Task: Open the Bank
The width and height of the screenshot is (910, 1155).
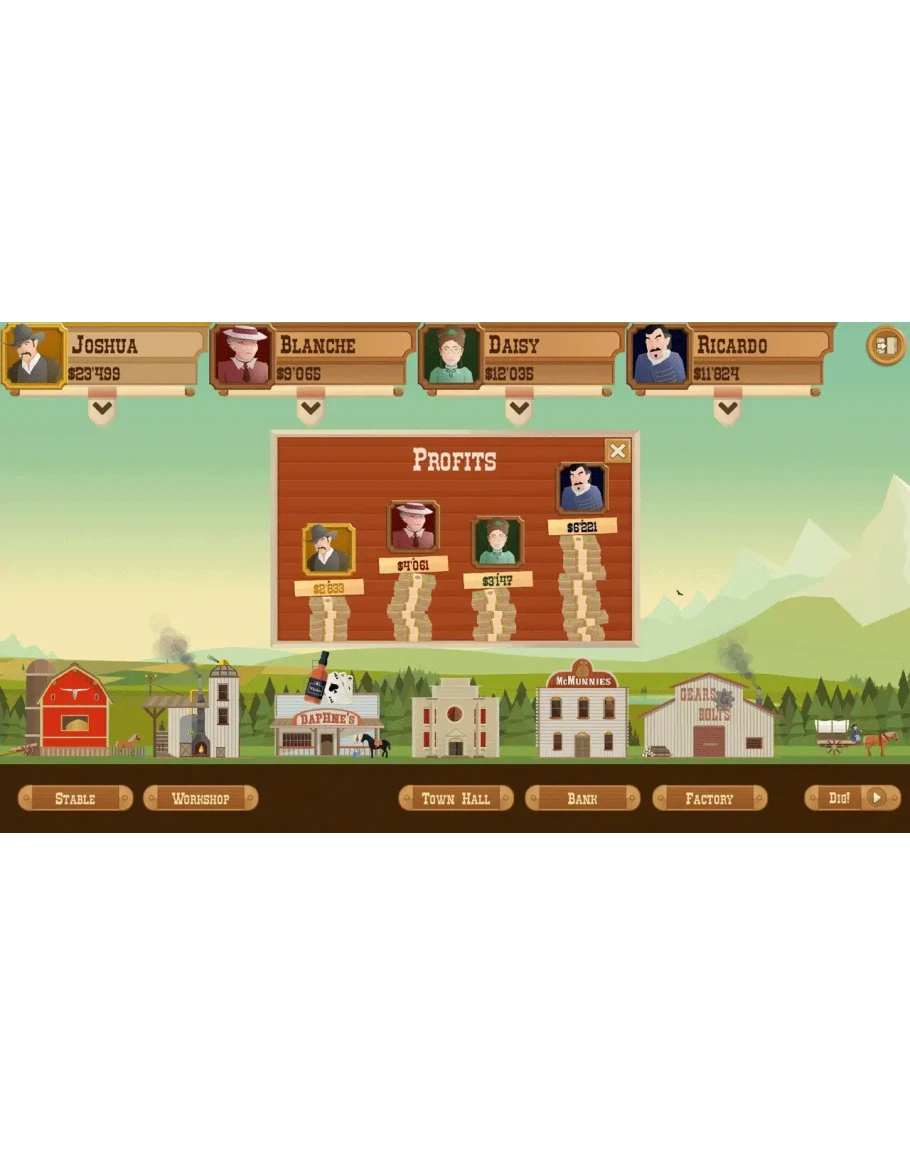Action: [582, 798]
